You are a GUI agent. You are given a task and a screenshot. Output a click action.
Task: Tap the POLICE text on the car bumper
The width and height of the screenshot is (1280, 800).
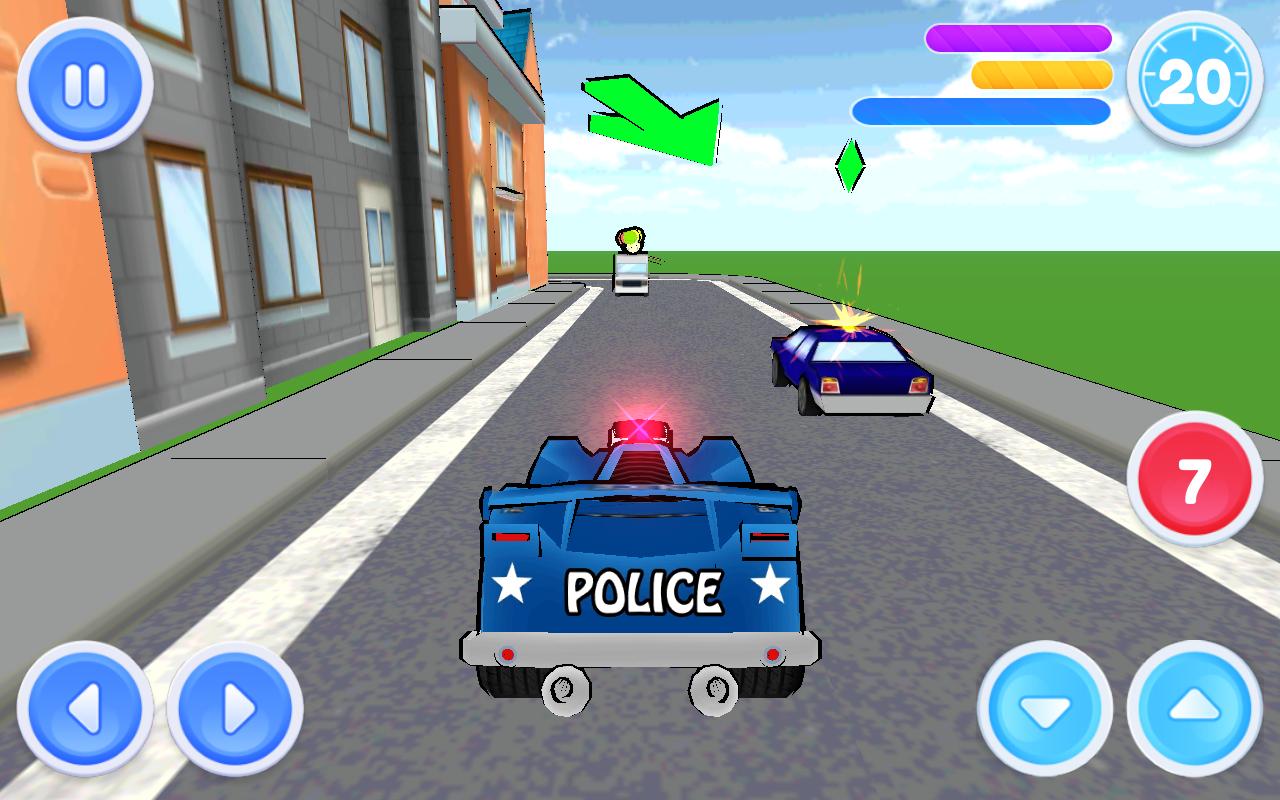[645, 590]
